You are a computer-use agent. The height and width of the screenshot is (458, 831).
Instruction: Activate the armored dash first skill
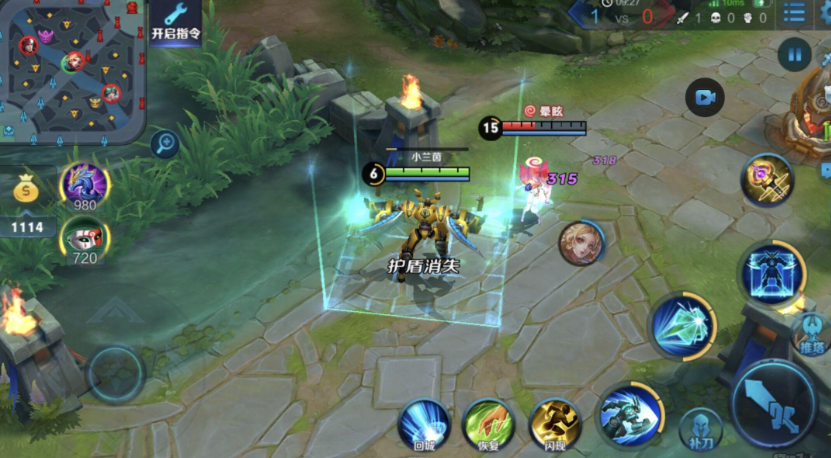(631, 414)
